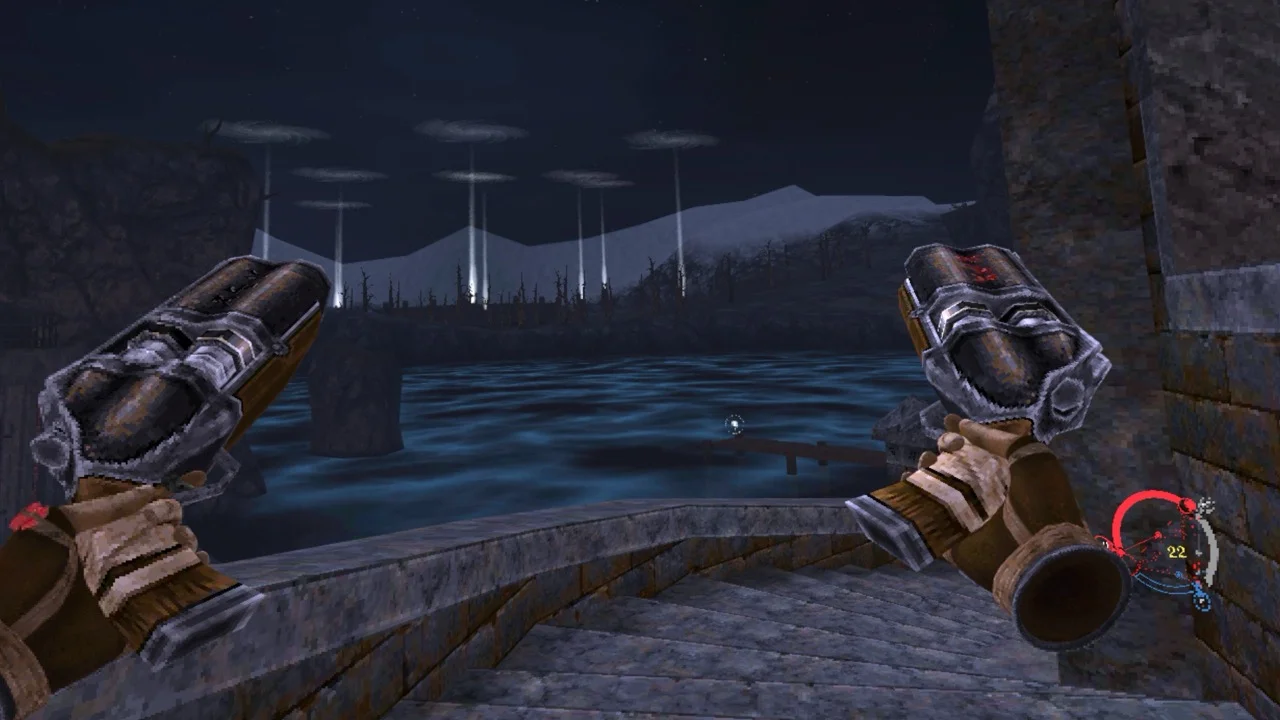
Task: Click the small red dot on the HUD compass
Action: (1188, 505)
